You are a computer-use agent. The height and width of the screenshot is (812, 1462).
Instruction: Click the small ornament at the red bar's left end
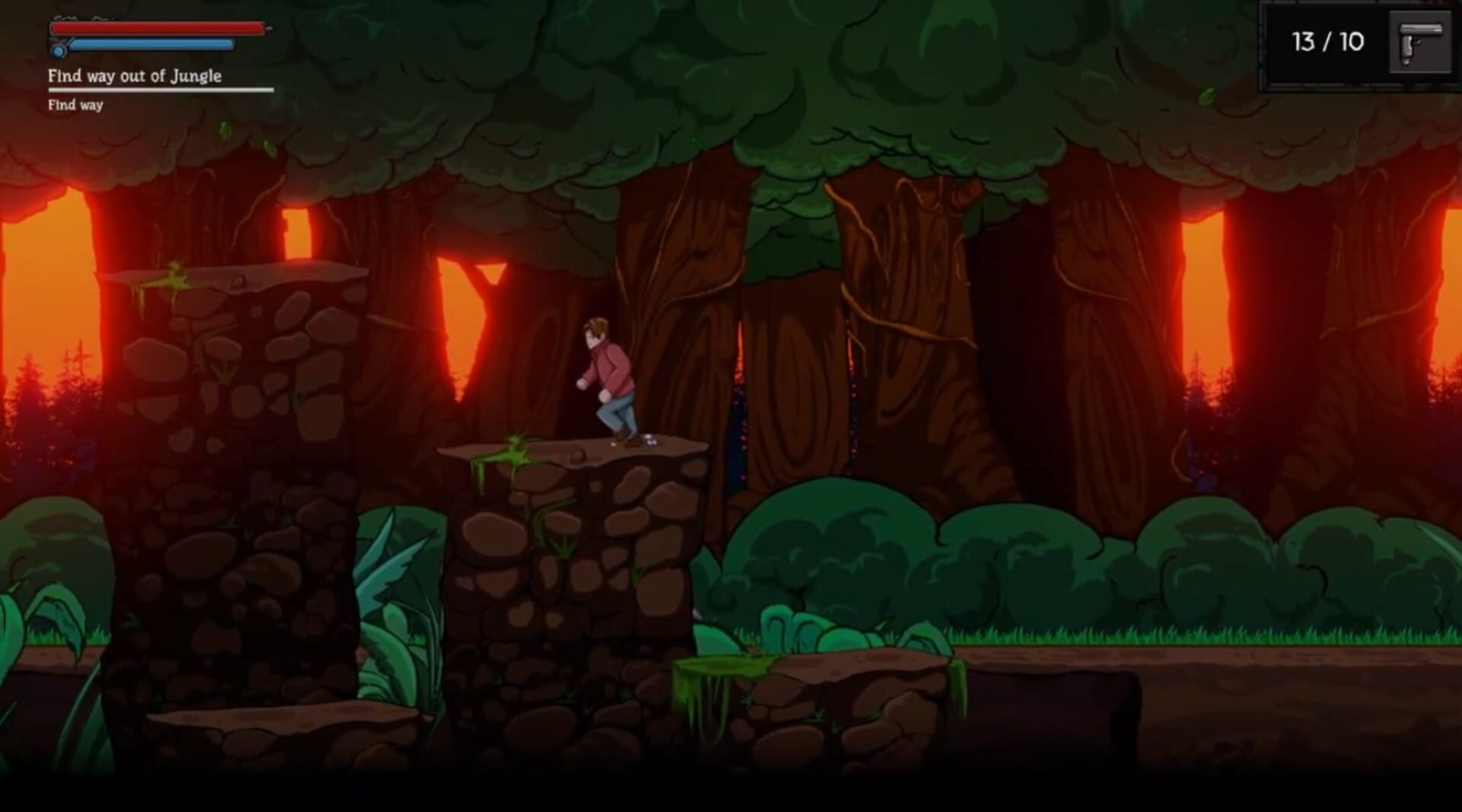click(x=65, y=17)
